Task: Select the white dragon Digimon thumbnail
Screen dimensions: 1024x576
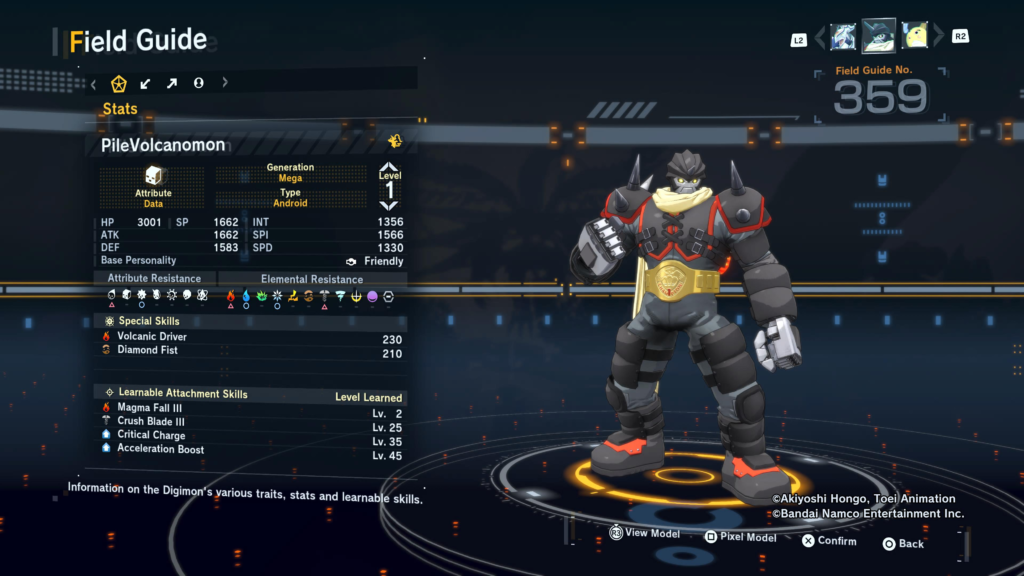Action: pos(843,37)
